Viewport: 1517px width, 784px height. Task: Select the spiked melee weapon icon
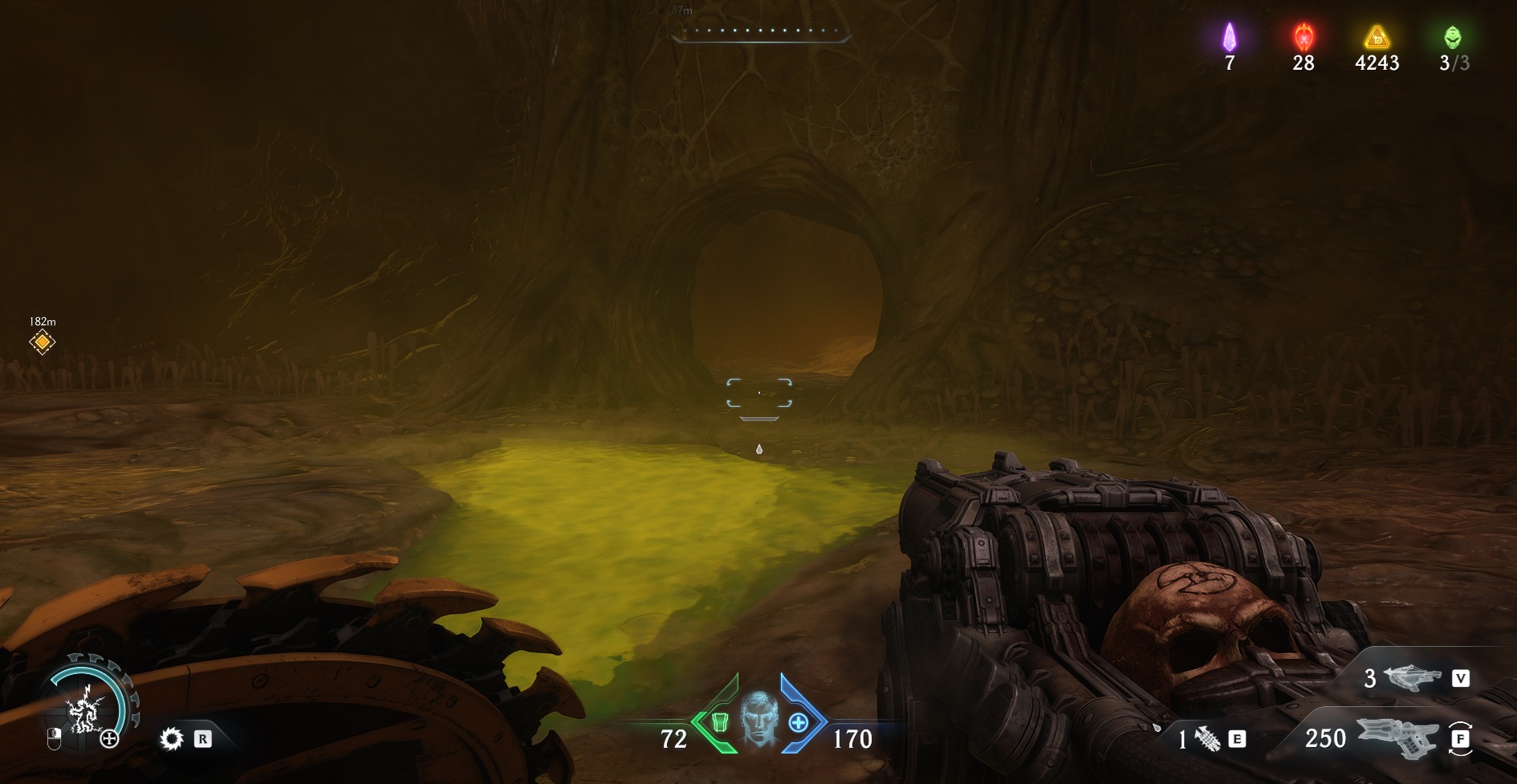click(1207, 738)
